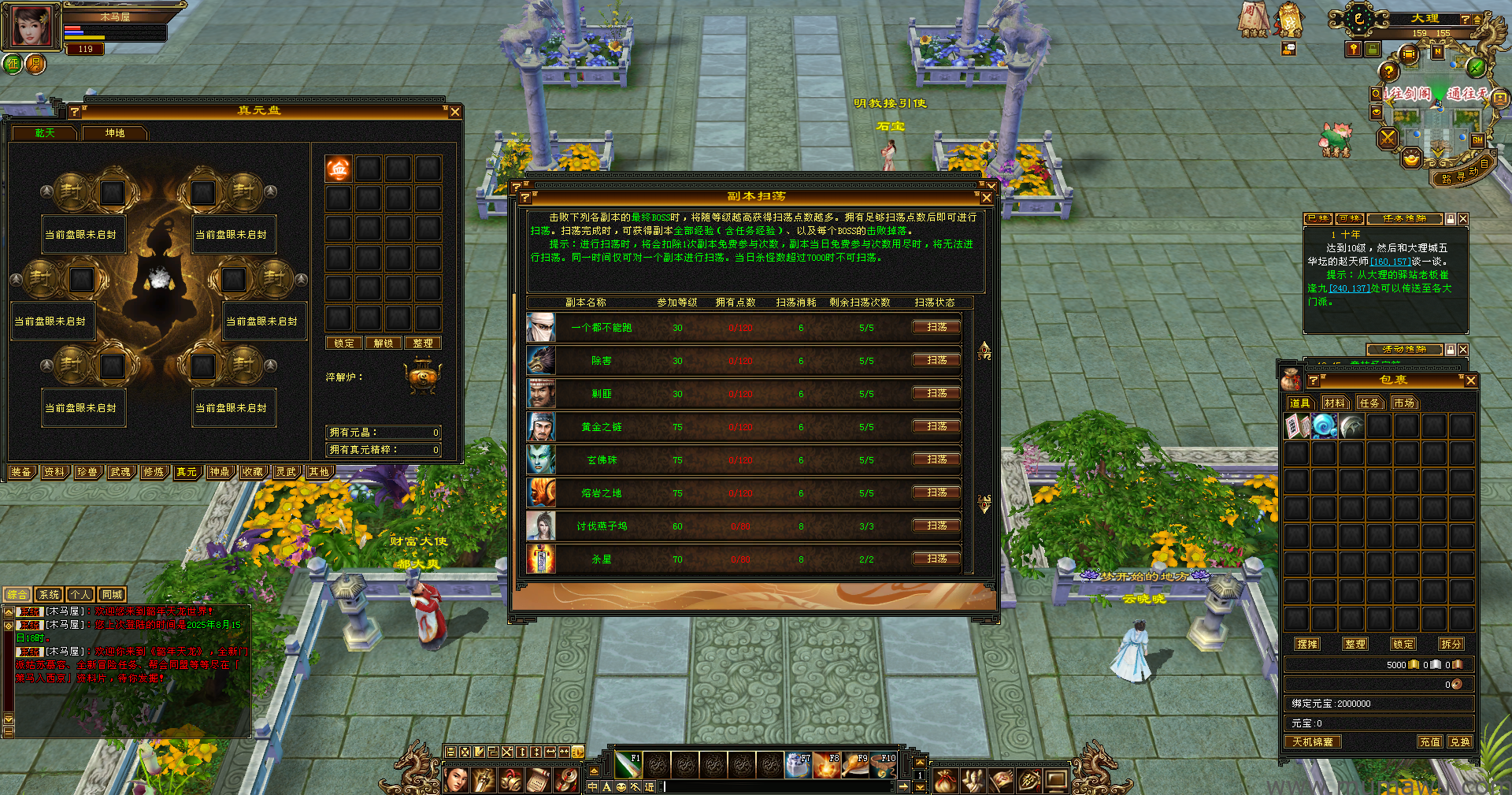Select the 同城 chat tab
Screen dimensions: 1512x795
coord(112,595)
